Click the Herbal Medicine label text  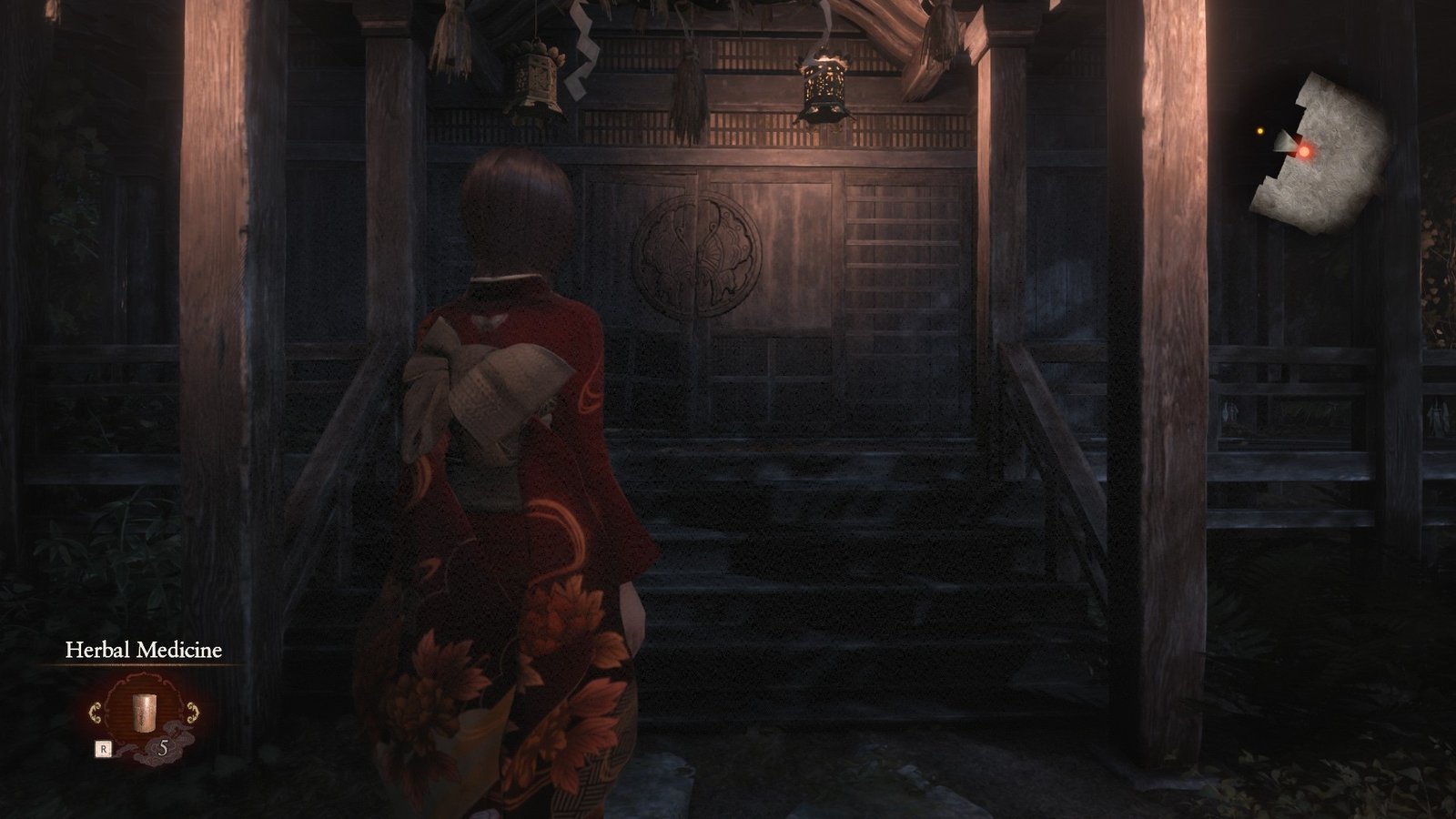[x=144, y=650]
